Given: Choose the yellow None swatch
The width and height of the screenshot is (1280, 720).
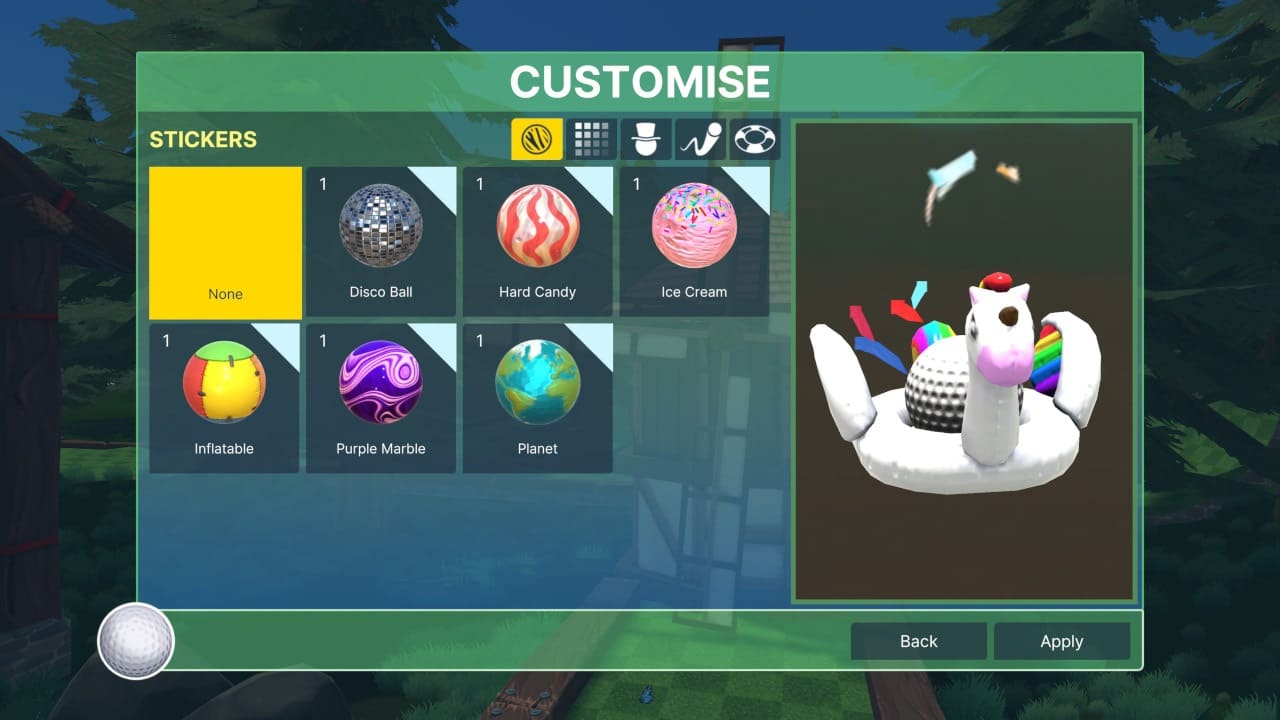Looking at the screenshot, I should tap(224, 242).
